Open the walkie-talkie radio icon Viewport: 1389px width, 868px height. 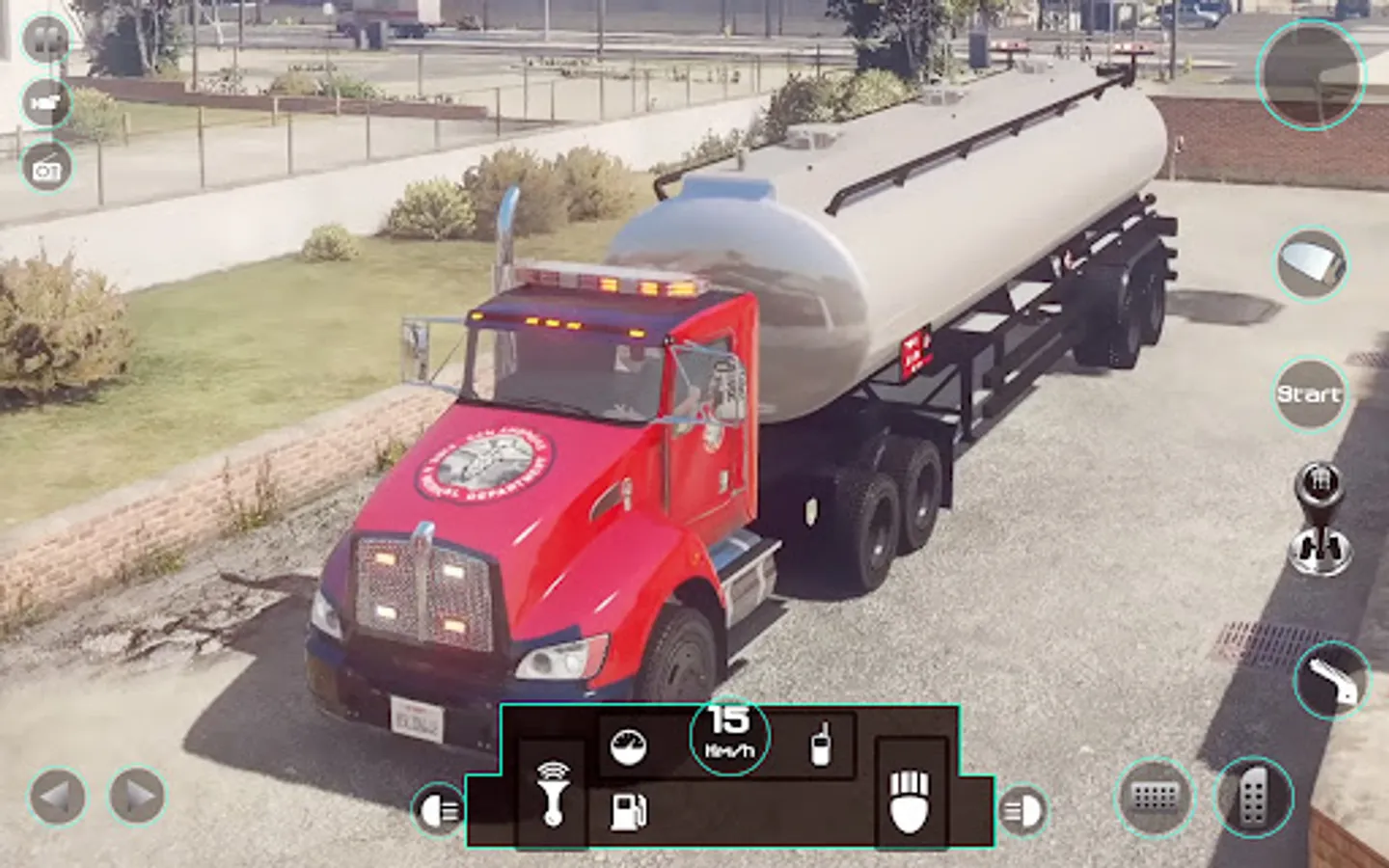[x=819, y=744]
